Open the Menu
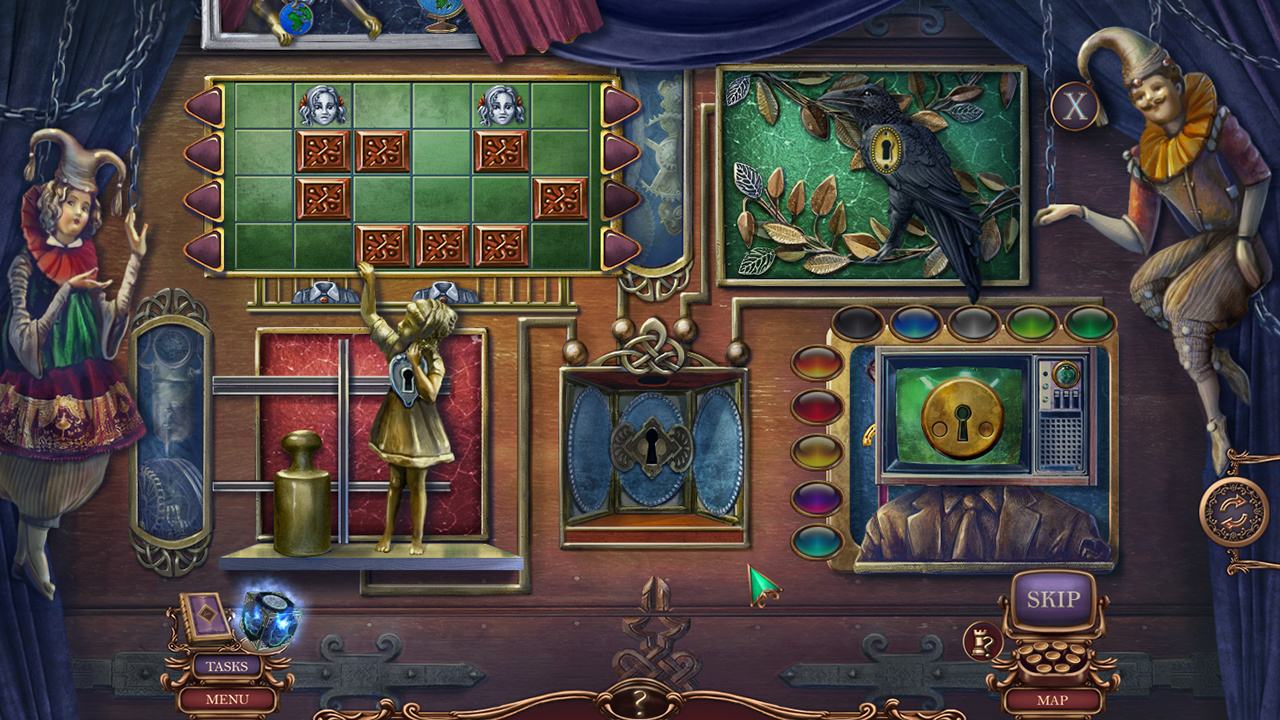Viewport: 1280px width, 720px height. pos(227,700)
